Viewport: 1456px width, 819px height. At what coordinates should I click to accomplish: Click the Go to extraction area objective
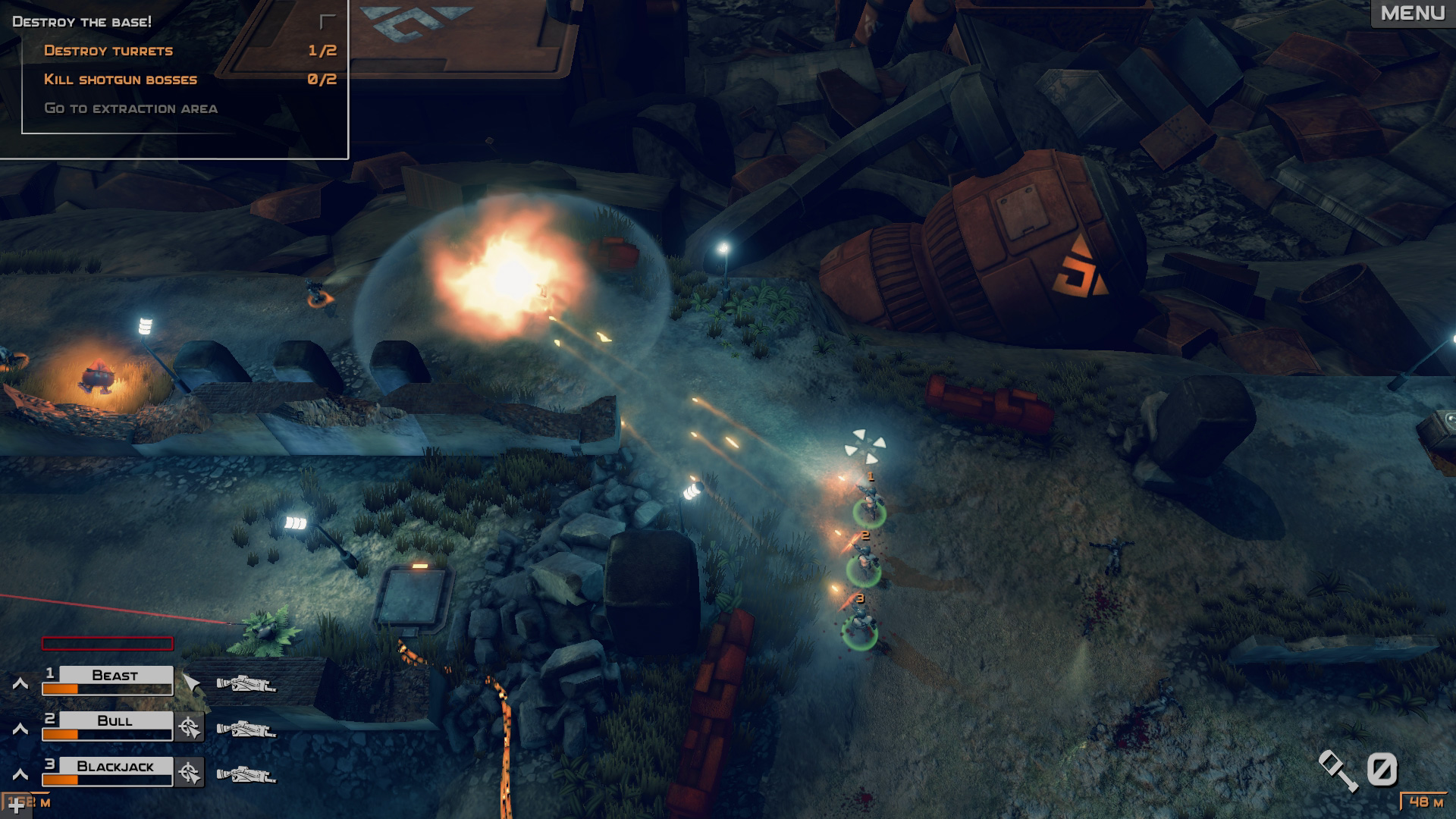click(133, 108)
